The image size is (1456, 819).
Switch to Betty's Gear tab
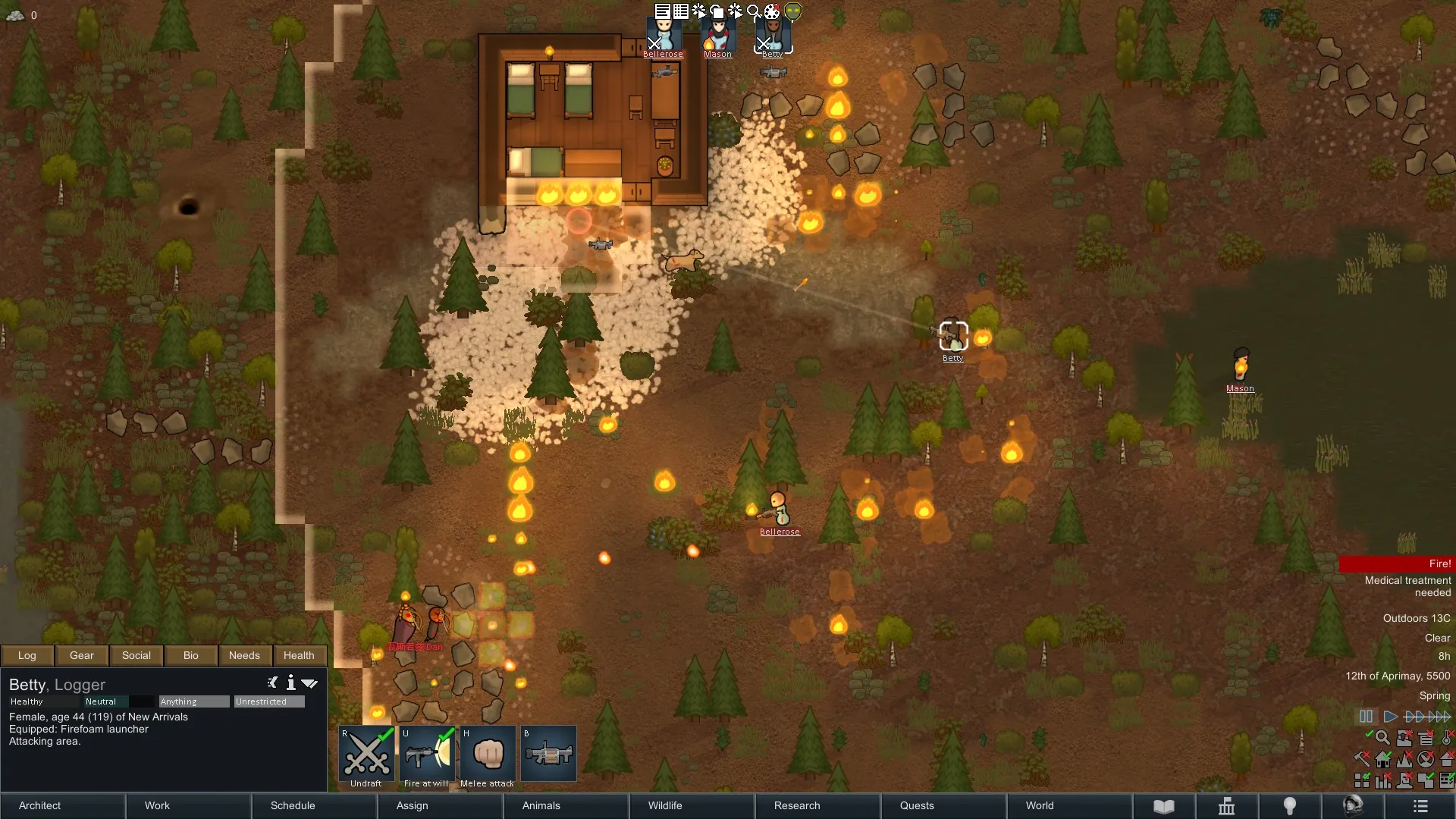click(x=82, y=655)
